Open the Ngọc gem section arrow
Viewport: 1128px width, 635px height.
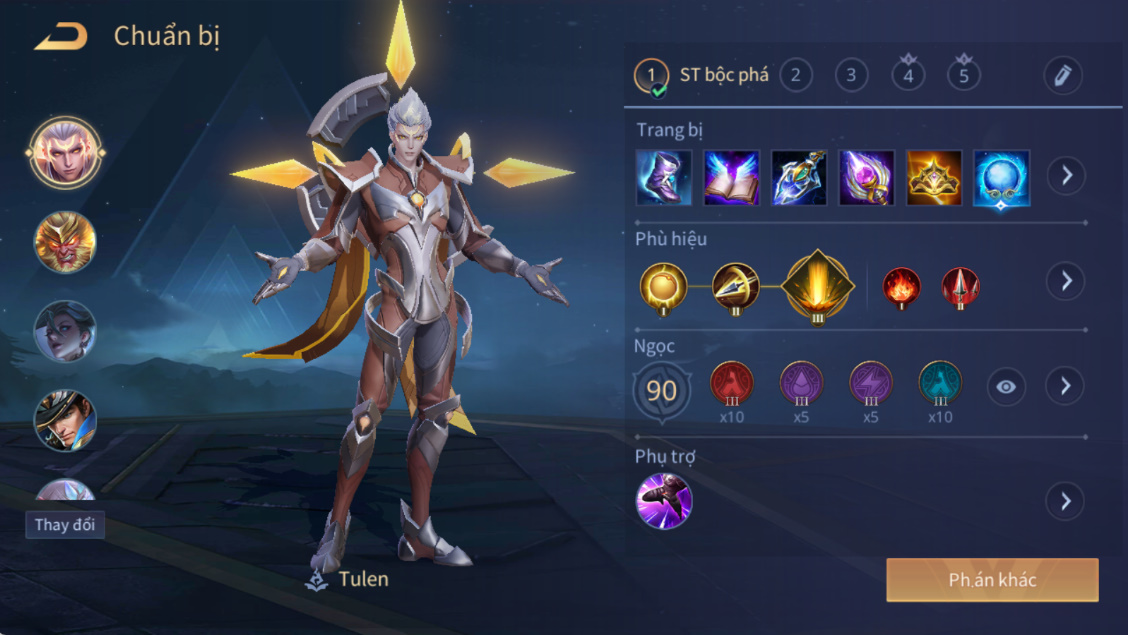point(1066,386)
